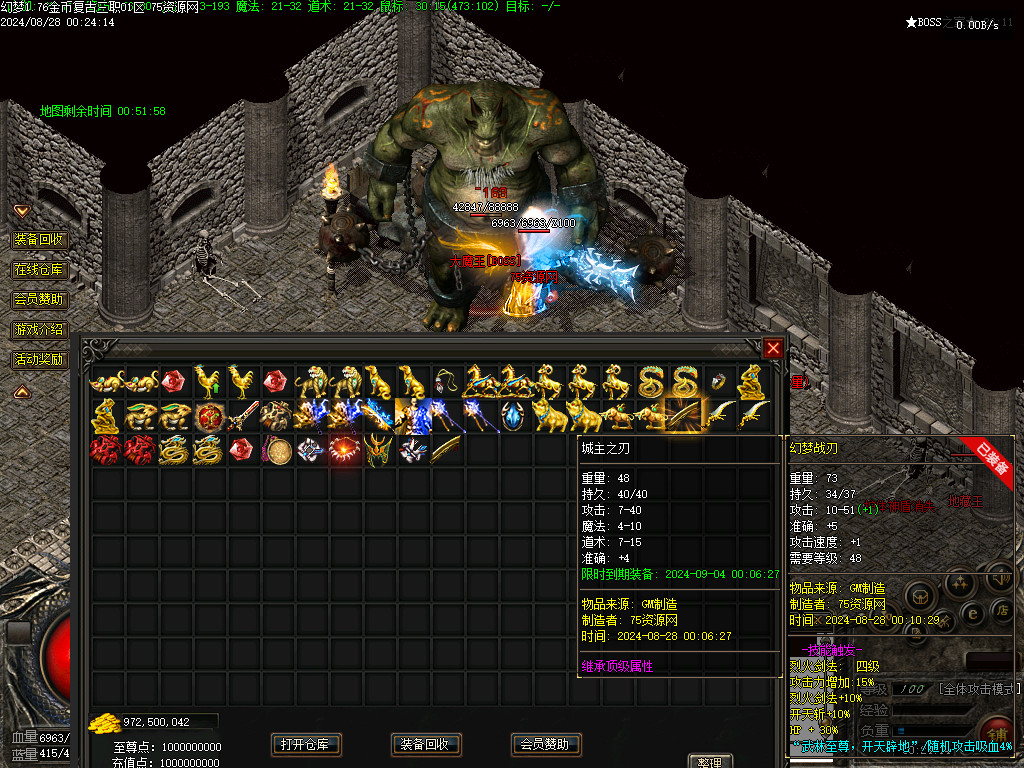Open the 活动奖励 side menu entry

coord(39,359)
